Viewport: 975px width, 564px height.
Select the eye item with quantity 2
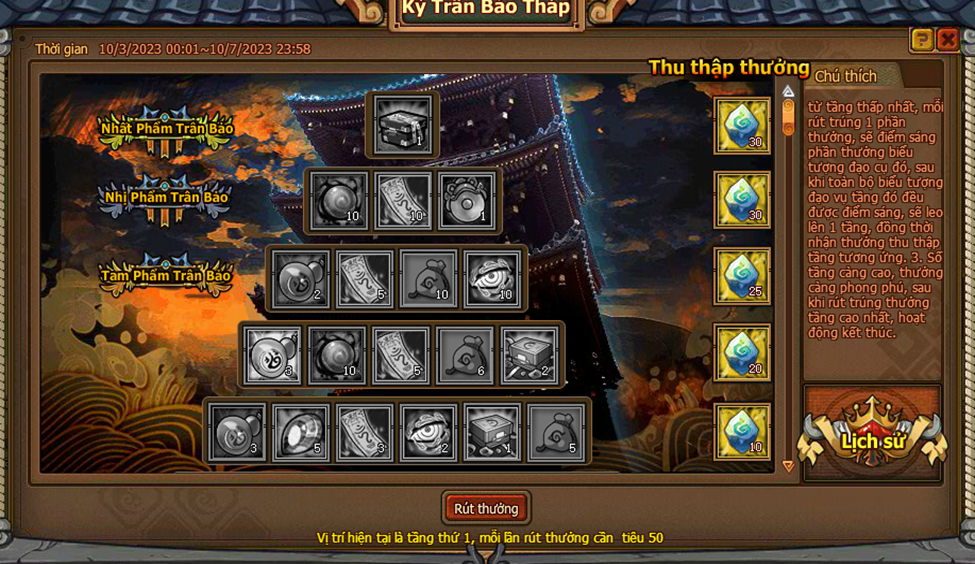(429, 432)
